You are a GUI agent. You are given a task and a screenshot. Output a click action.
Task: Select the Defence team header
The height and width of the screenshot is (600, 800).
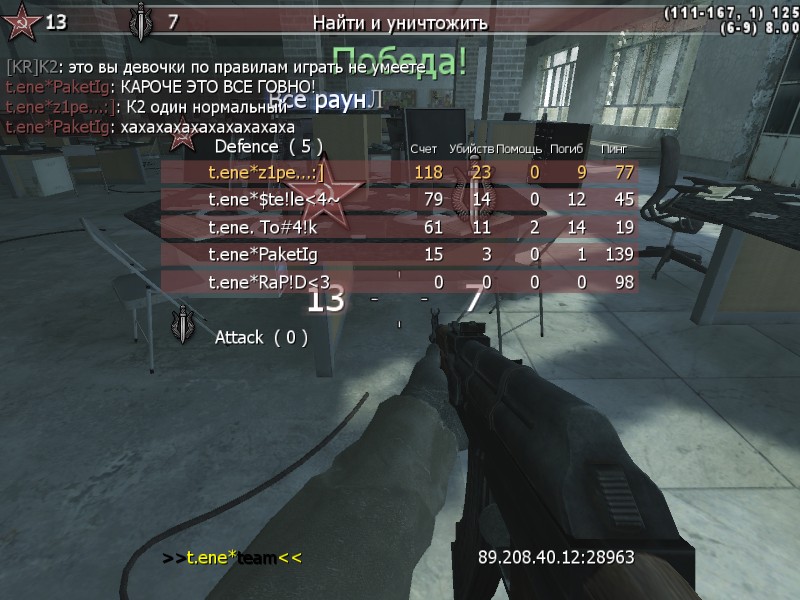(x=269, y=146)
